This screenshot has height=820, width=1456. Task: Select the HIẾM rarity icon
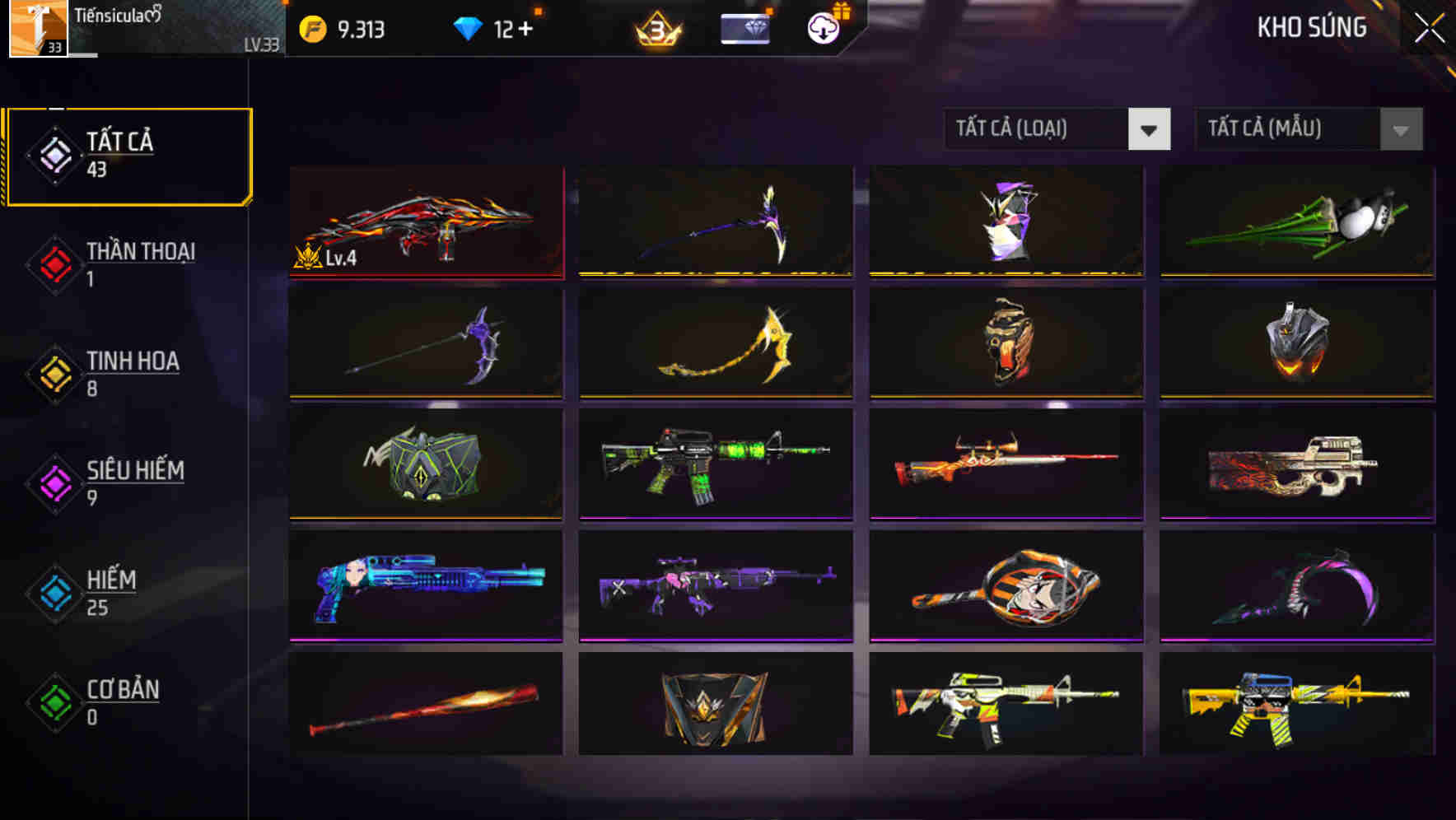coord(54,594)
